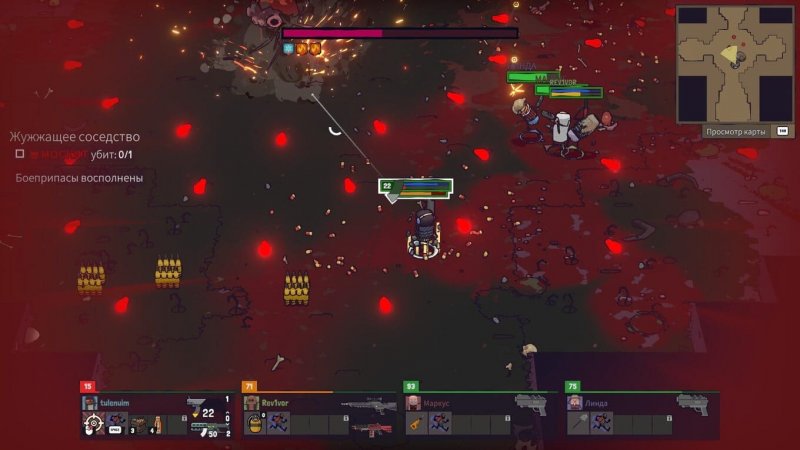Select Rev1vor's yellow grenade slot
Viewport: 800px width, 450px height.
[254, 424]
